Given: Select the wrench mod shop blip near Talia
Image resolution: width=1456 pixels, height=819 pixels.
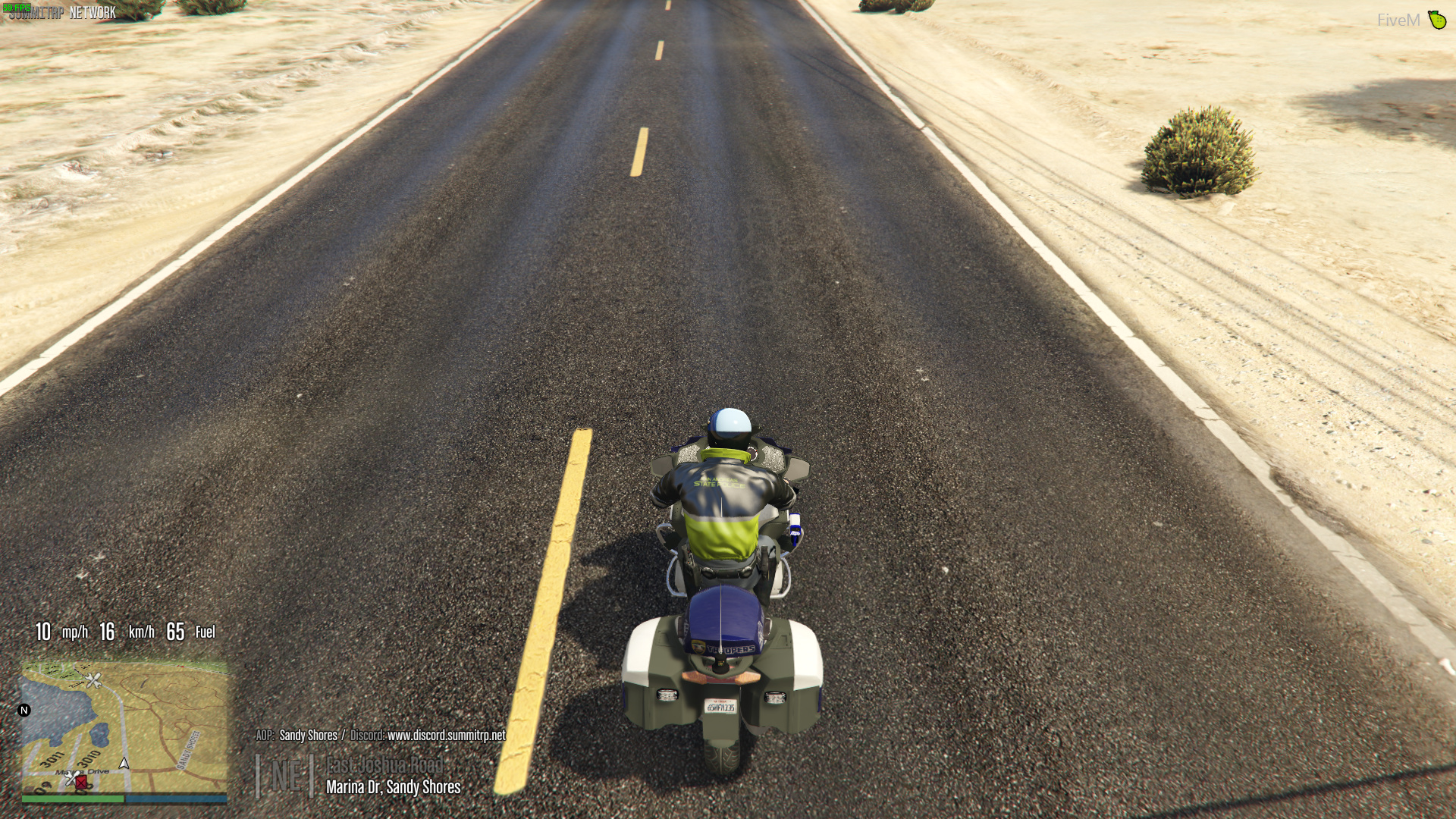Looking at the screenshot, I should 94,681.
